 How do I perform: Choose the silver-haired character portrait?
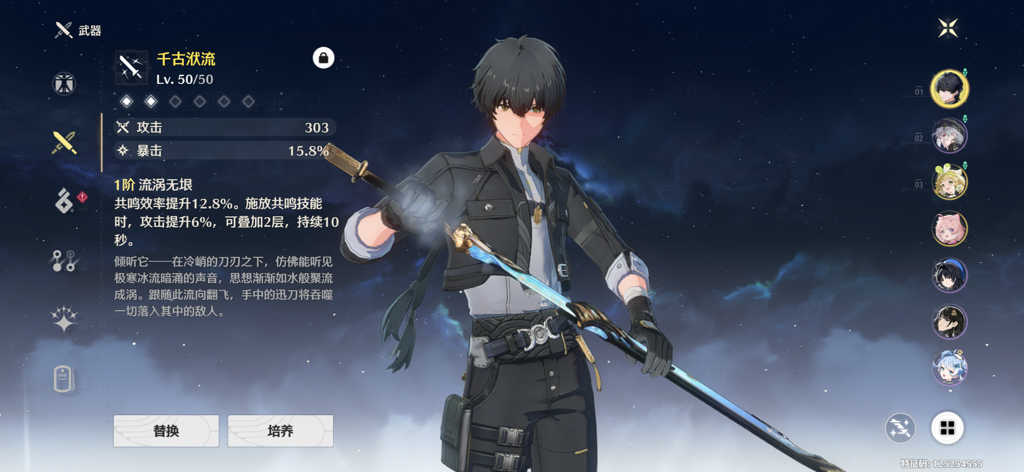pos(949,135)
